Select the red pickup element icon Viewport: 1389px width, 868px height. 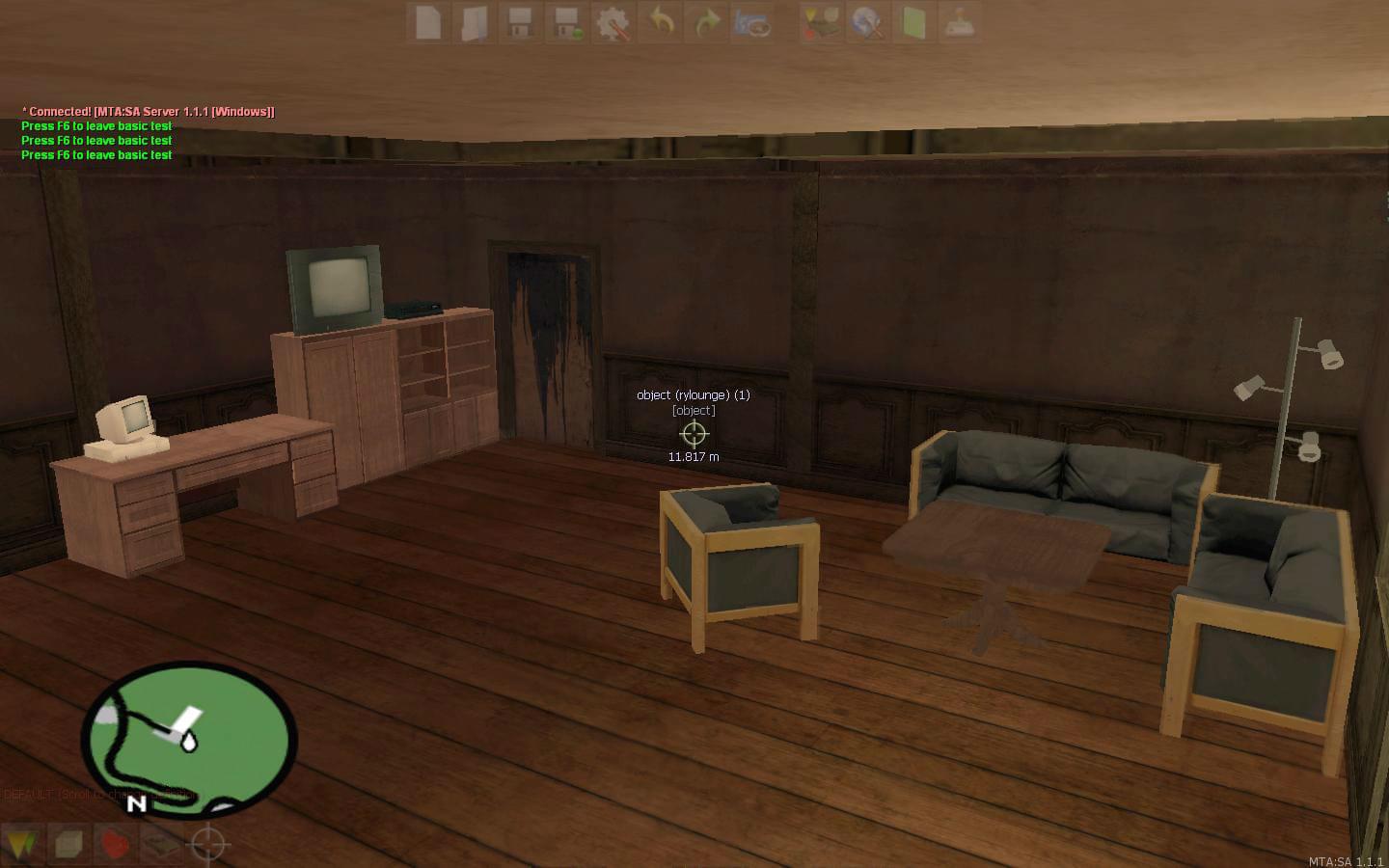coord(114,844)
